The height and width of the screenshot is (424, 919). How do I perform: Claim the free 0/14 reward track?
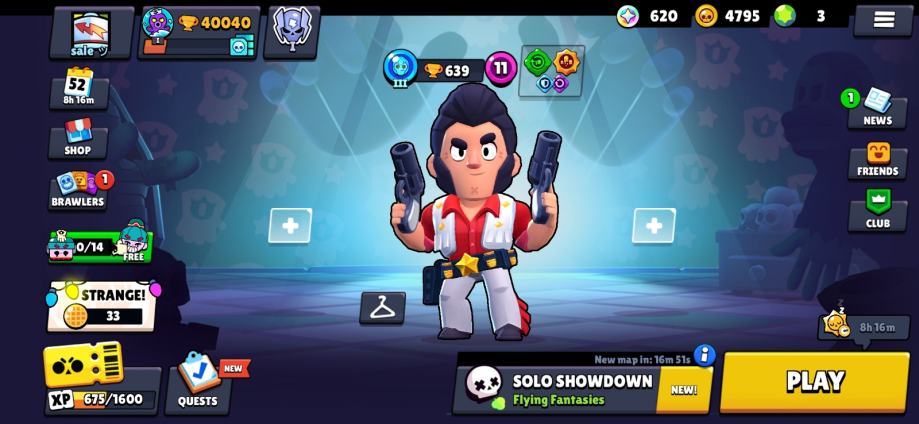click(x=99, y=244)
